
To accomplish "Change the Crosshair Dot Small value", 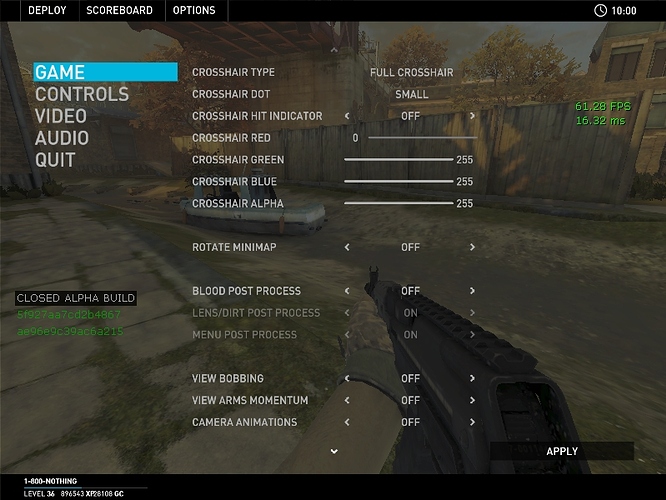I will point(411,94).
